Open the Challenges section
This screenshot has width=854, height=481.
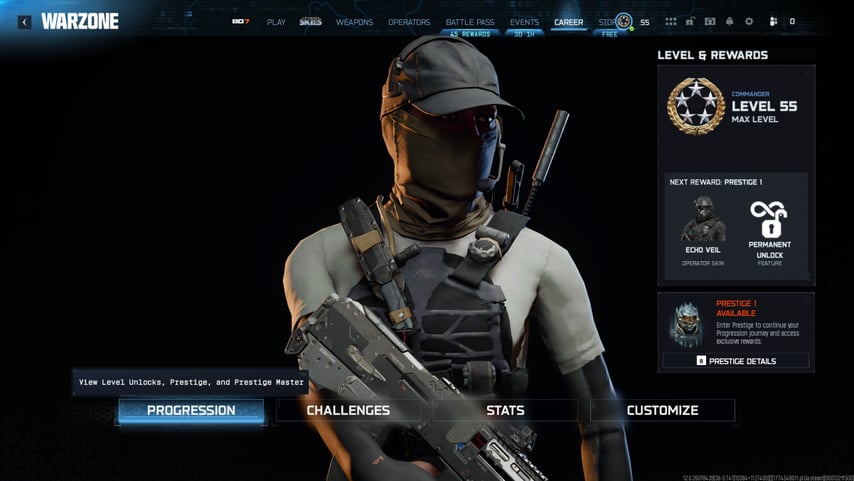348,410
